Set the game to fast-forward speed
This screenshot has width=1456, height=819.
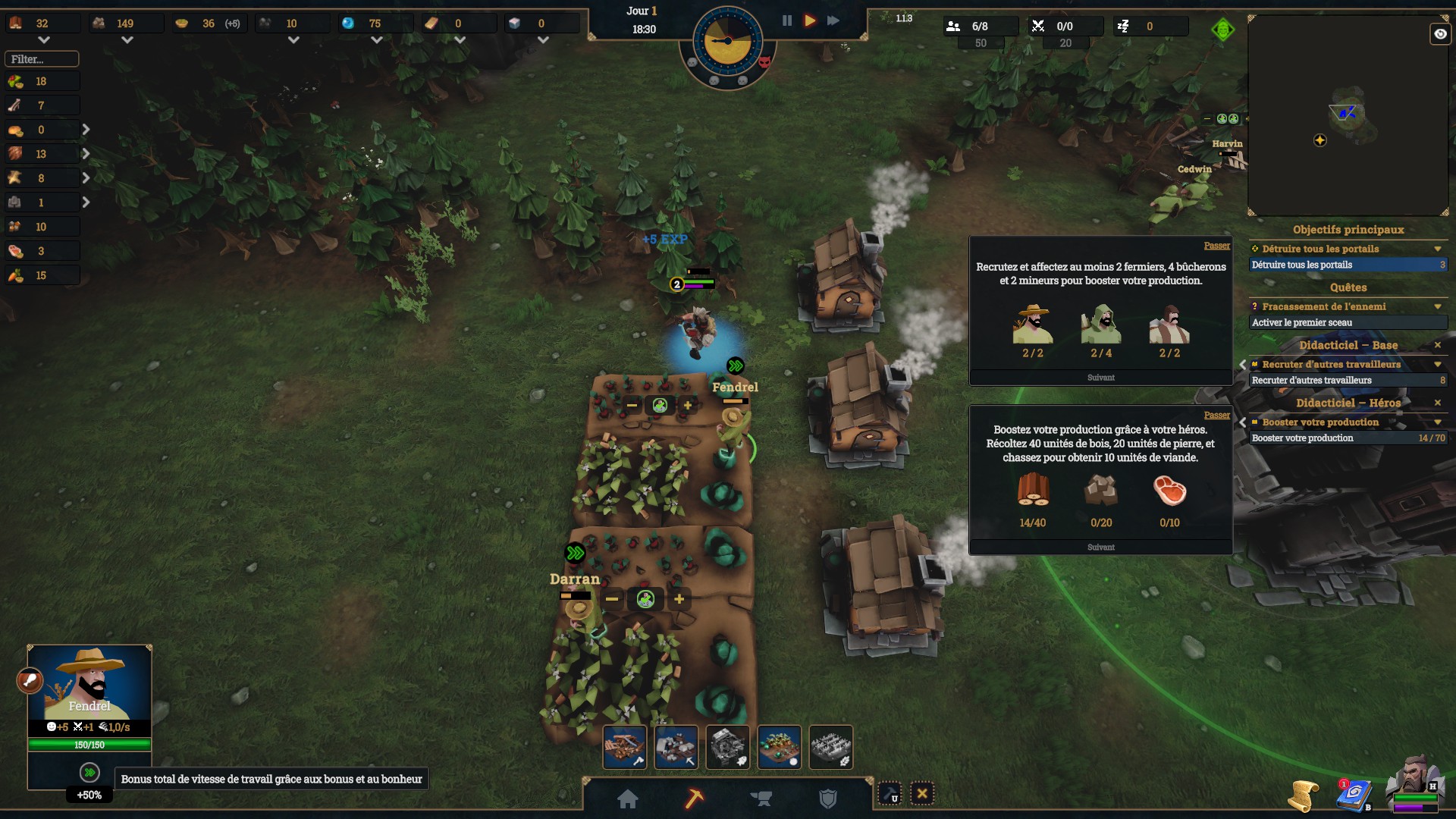pos(833,20)
